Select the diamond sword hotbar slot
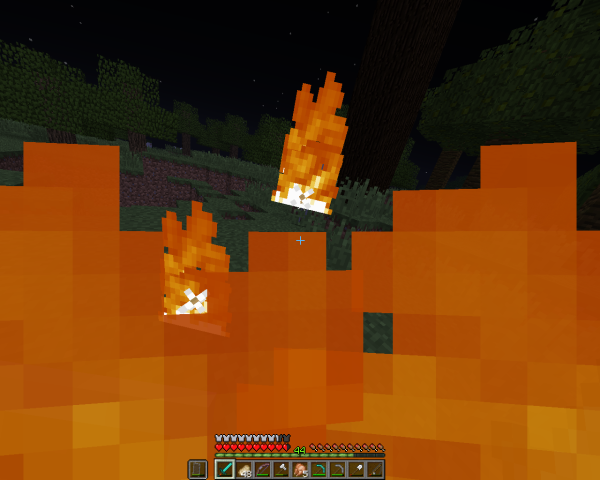Image resolution: width=600 pixels, height=480 pixels. [x=225, y=469]
